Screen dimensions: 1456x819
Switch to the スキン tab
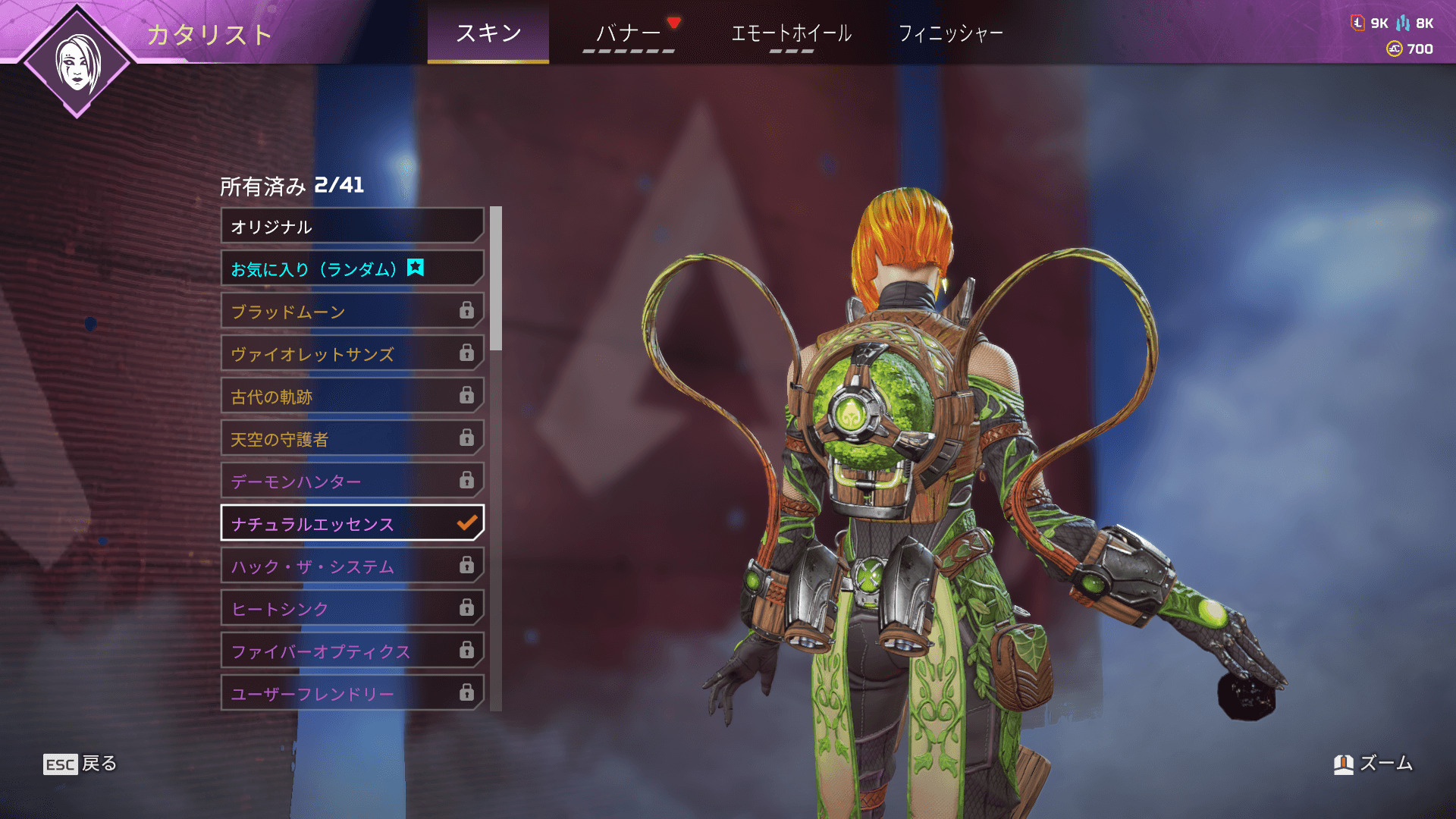pos(488,33)
